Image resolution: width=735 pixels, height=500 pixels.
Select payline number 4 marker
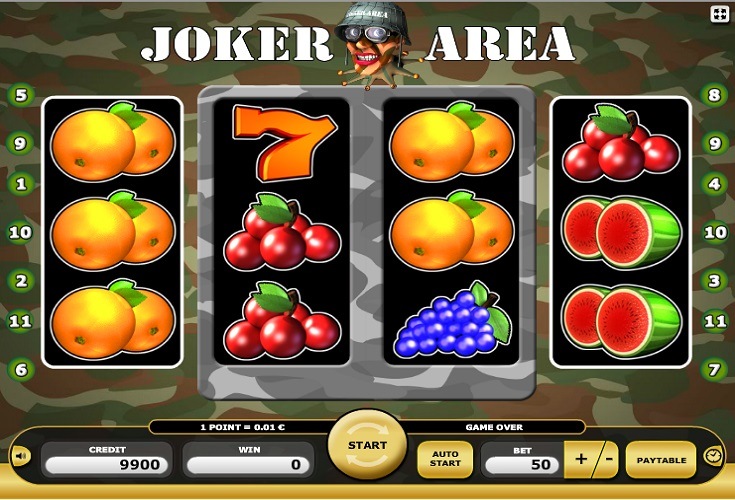pyautogui.click(x=714, y=184)
